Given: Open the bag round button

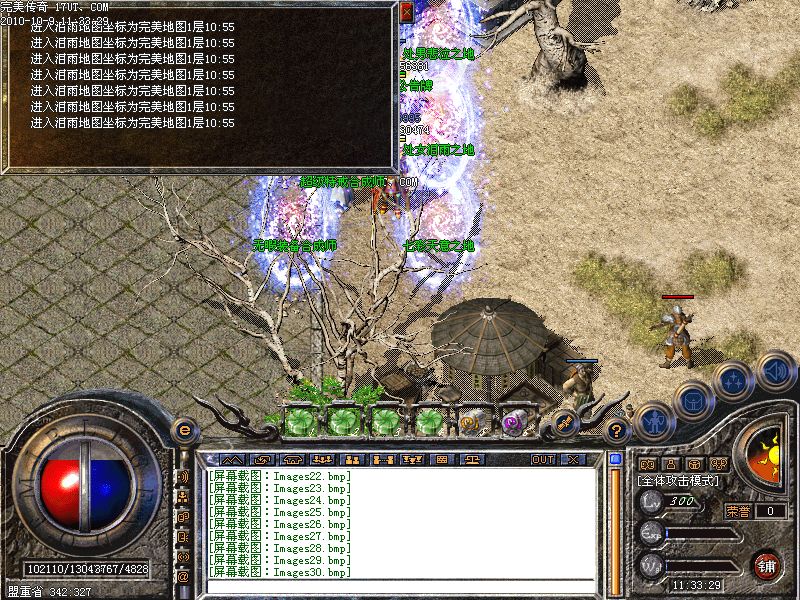Looking at the screenshot, I should [x=694, y=401].
